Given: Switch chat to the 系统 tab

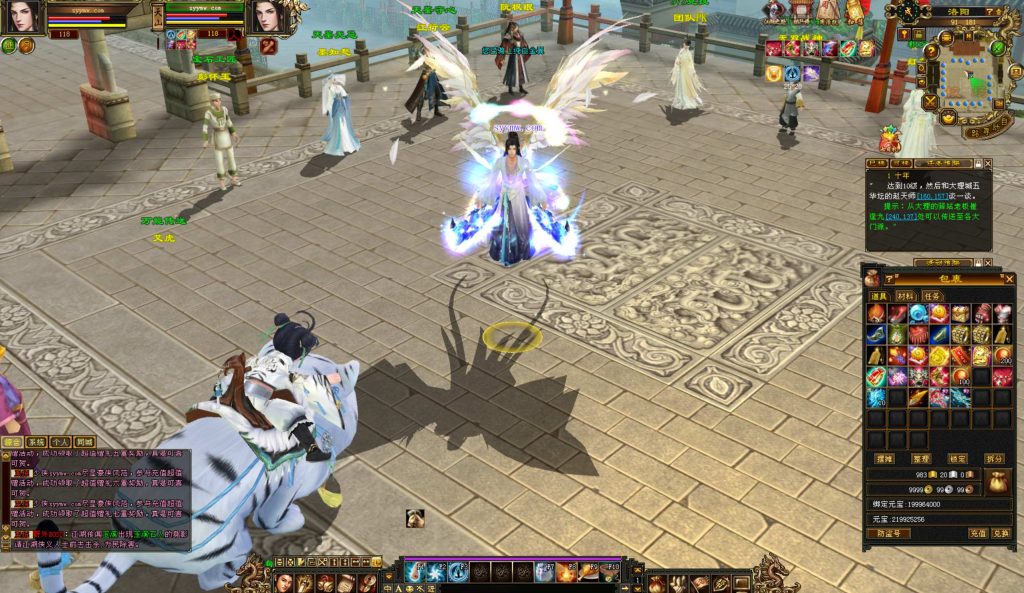Looking at the screenshot, I should [36, 441].
